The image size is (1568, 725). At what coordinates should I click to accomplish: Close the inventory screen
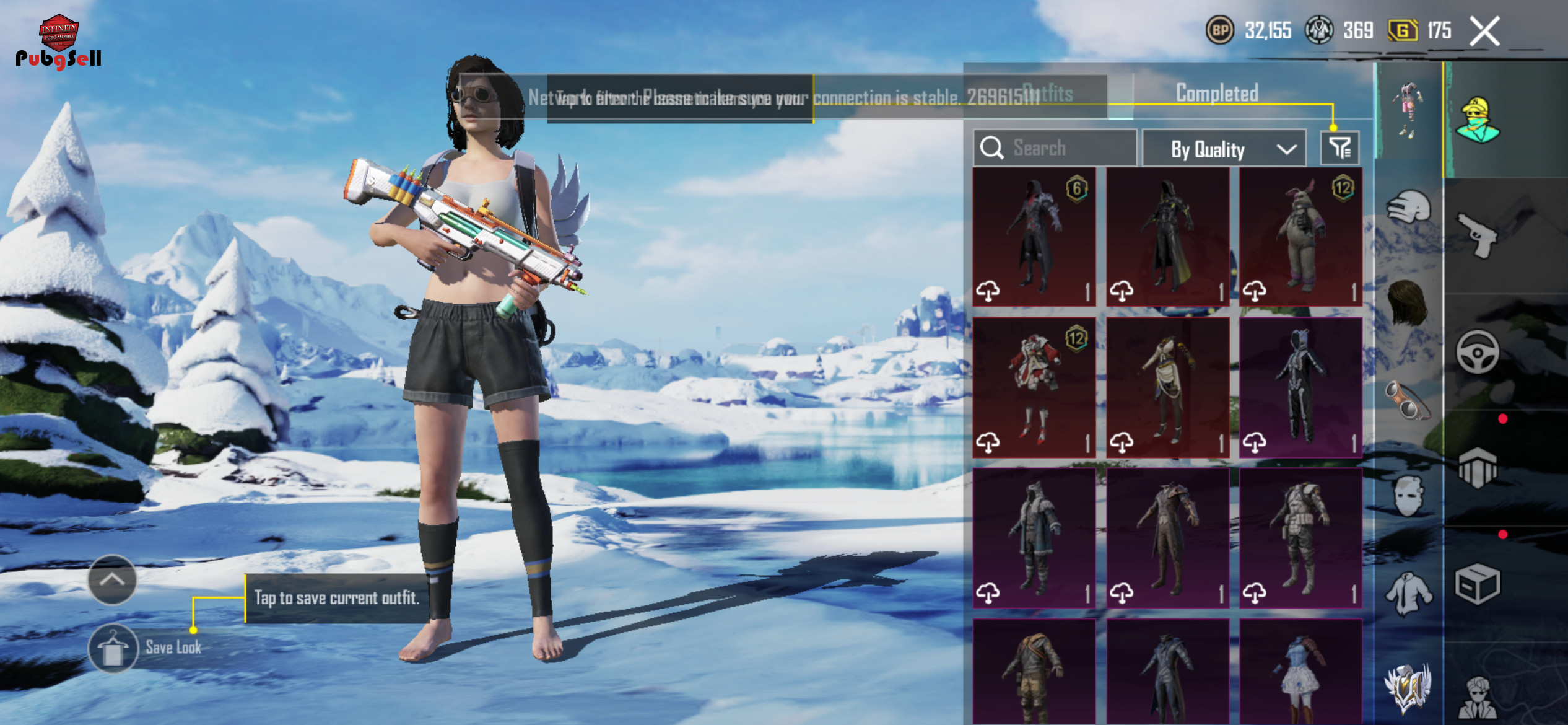[1485, 31]
